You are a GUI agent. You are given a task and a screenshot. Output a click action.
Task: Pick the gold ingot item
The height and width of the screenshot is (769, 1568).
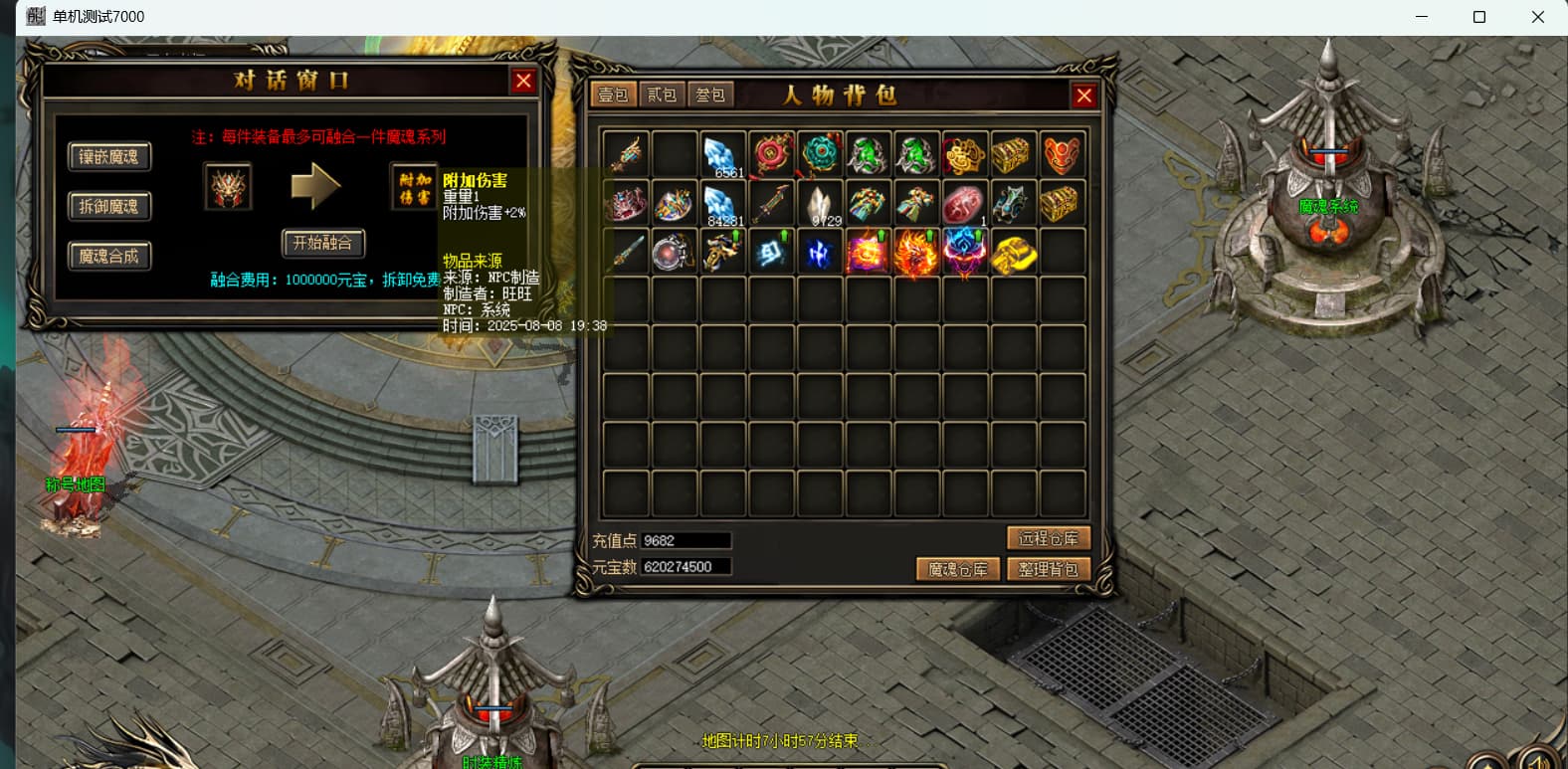tap(1013, 253)
